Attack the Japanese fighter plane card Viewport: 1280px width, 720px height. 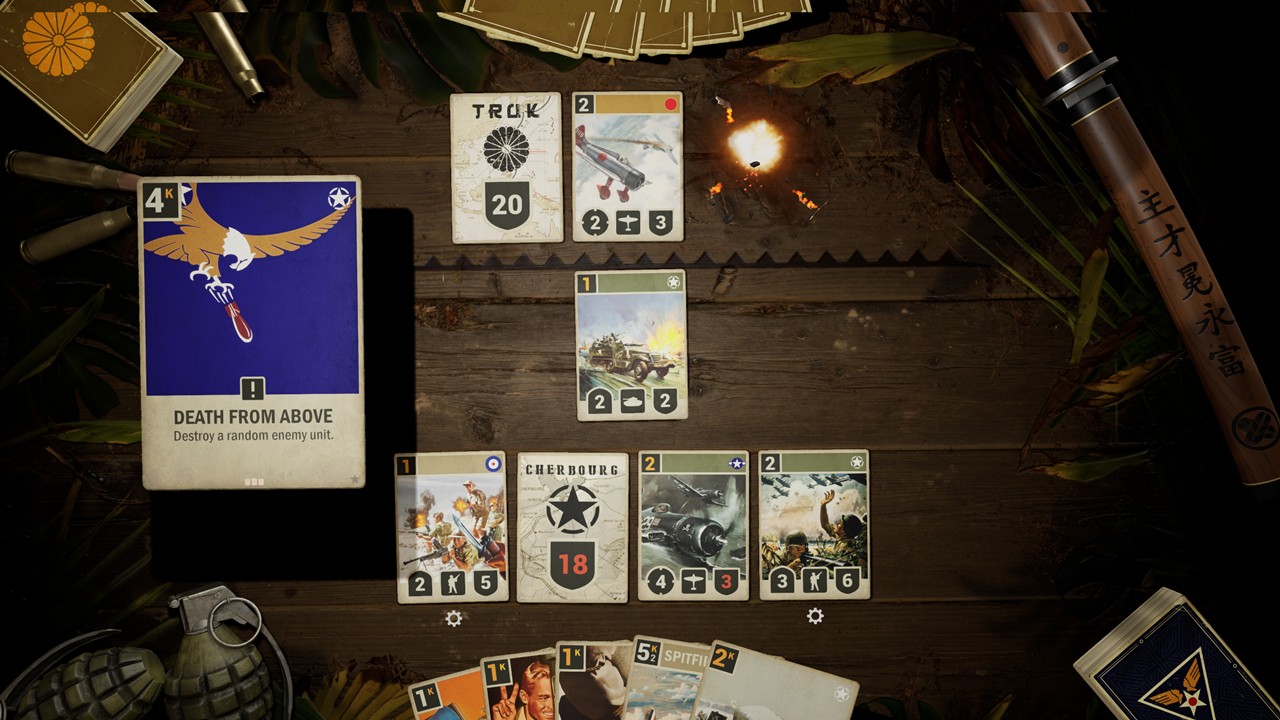[628, 167]
